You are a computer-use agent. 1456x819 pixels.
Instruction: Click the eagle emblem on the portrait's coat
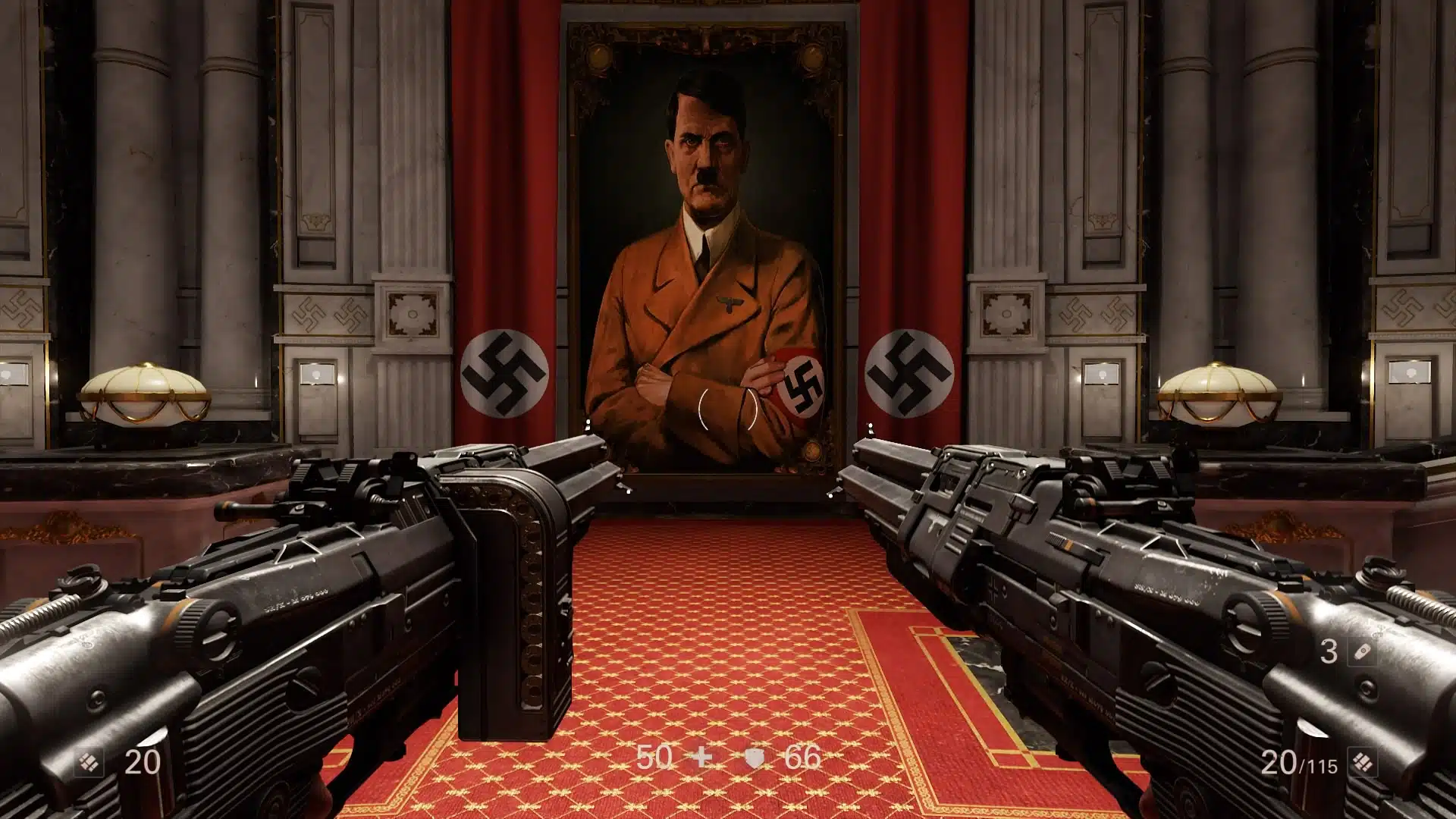click(x=730, y=301)
